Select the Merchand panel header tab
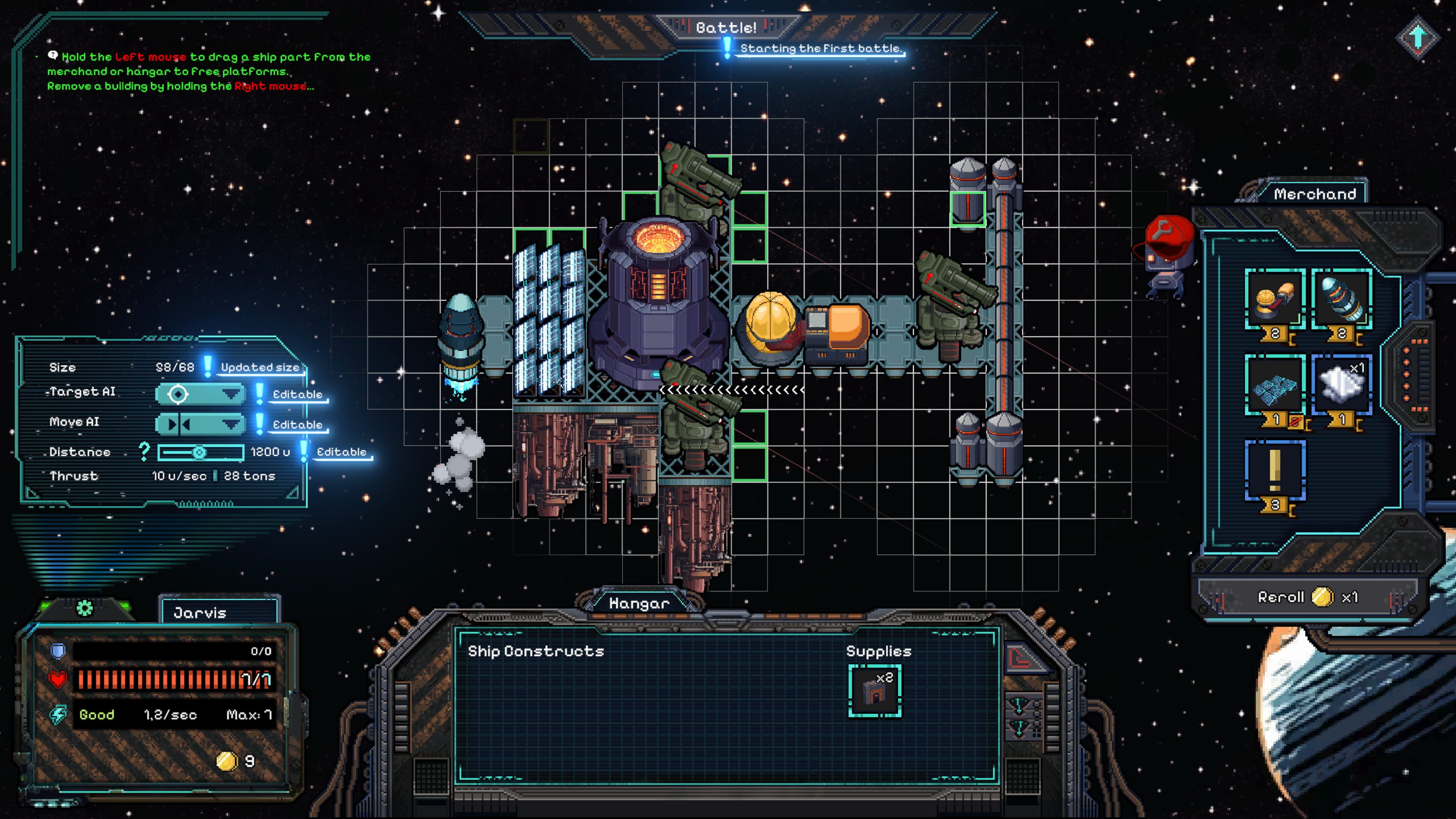This screenshot has height=819, width=1456. [1315, 194]
